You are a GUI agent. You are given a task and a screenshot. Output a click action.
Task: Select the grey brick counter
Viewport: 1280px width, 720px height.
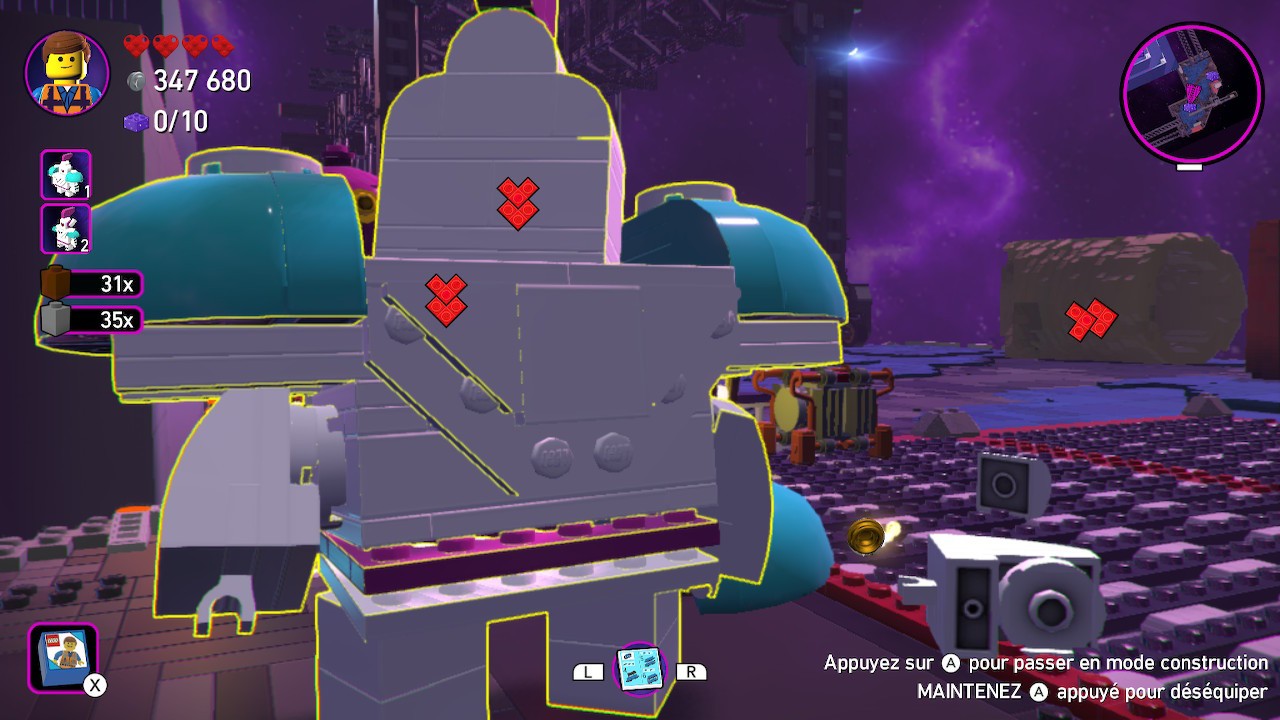[92, 320]
